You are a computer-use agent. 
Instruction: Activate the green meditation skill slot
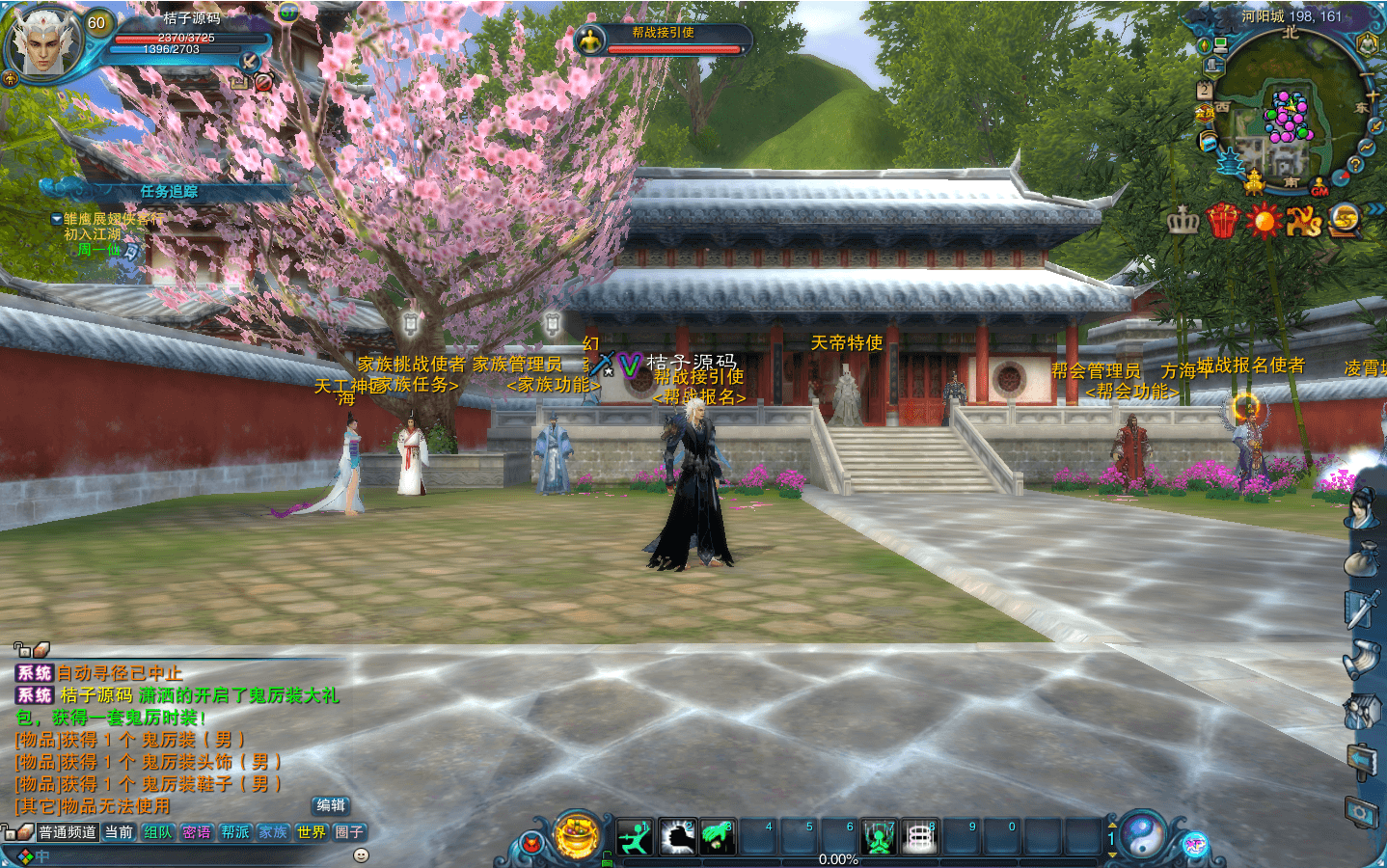(x=879, y=837)
